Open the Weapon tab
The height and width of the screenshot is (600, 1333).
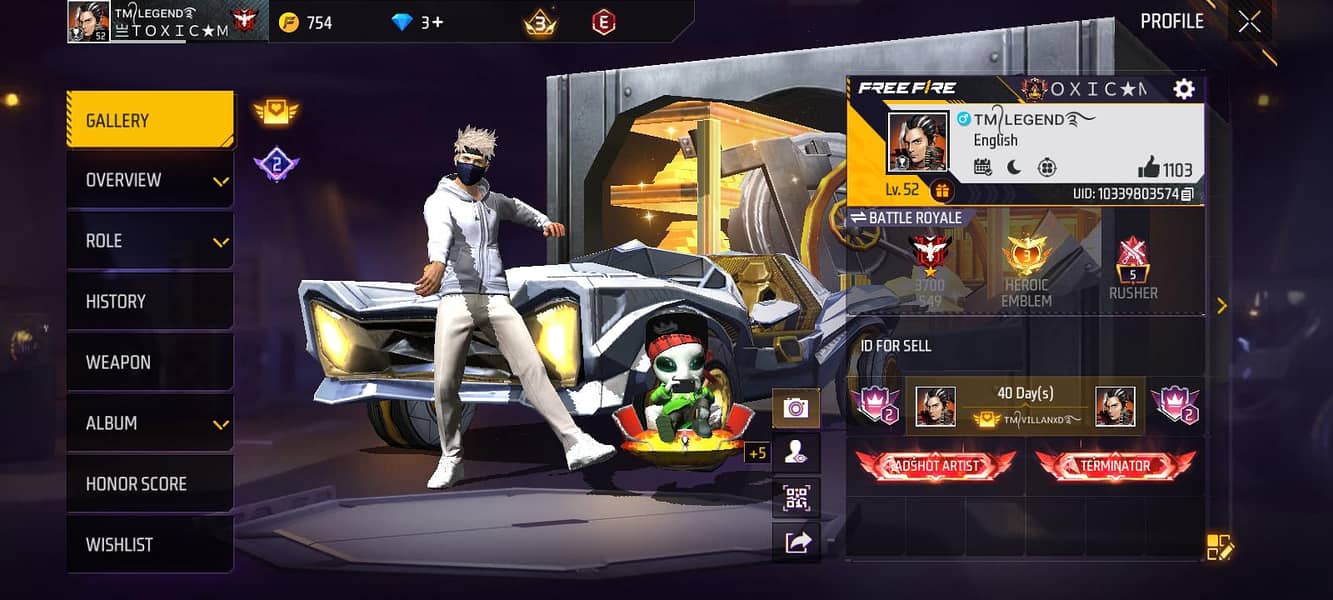point(150,362)
